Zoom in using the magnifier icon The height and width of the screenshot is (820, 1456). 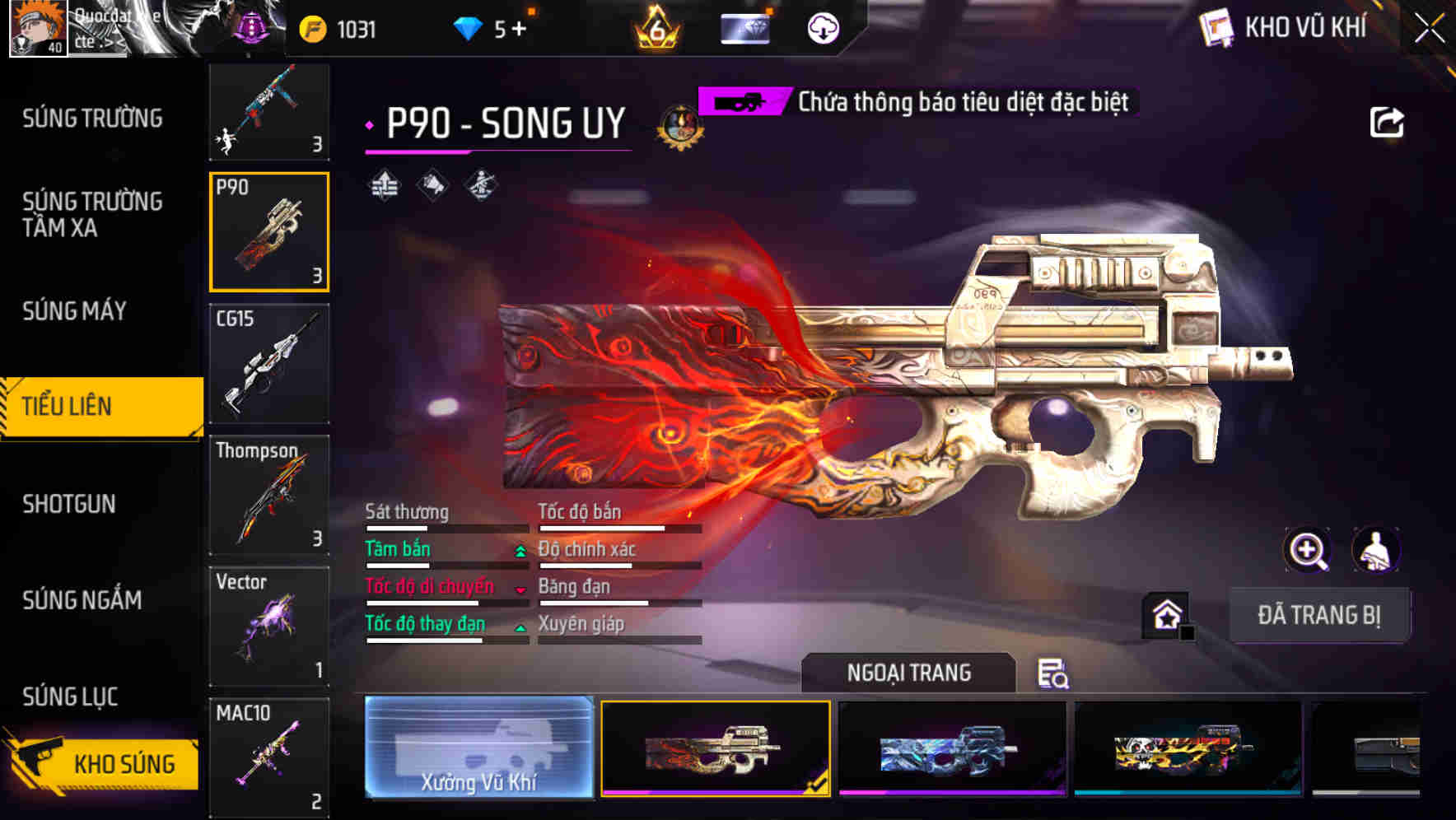tap(1307, 550)
